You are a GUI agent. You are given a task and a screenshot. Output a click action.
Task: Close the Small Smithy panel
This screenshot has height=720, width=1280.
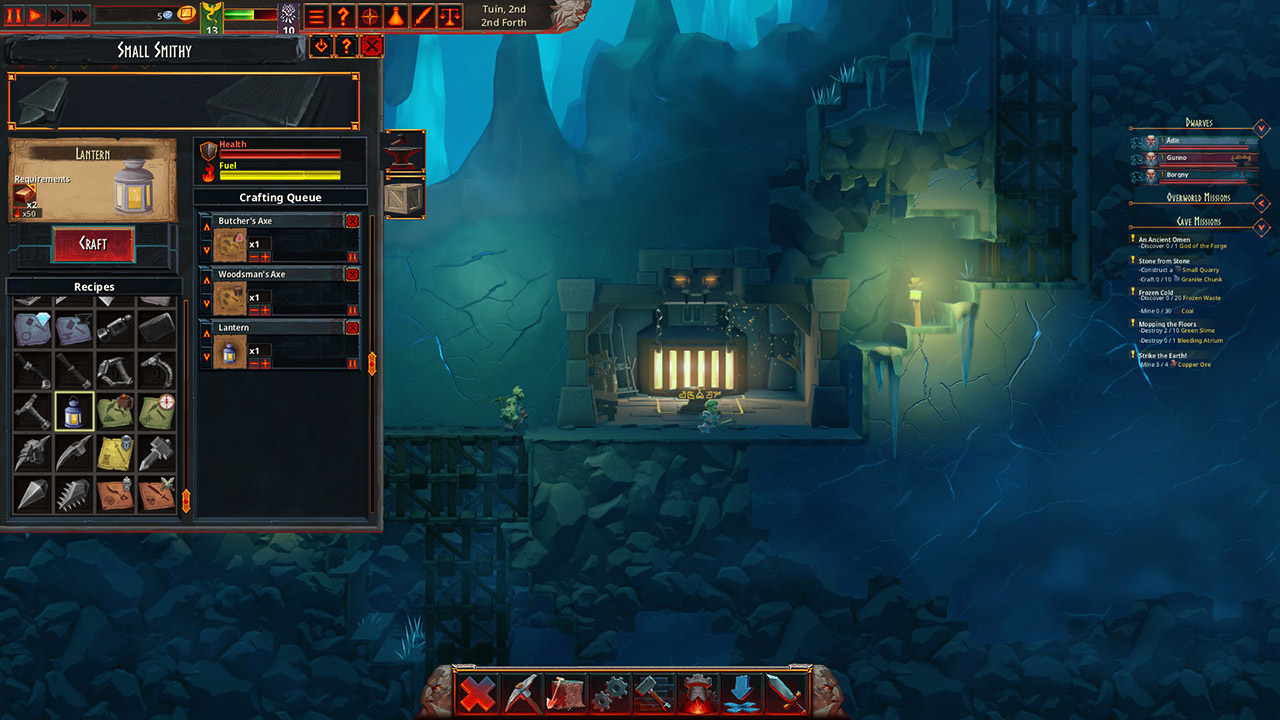tap(372, 45)
